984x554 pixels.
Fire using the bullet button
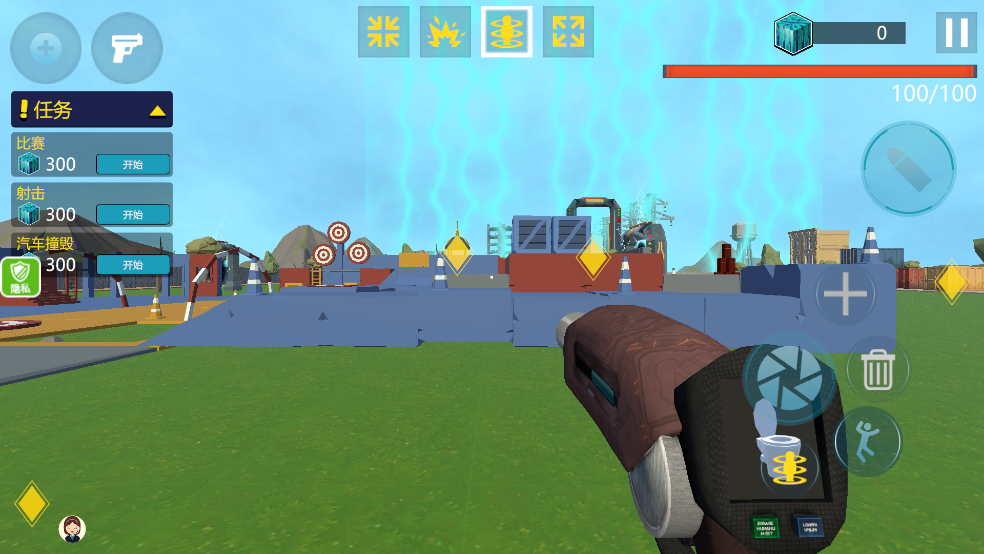click(x=908, y=168)
